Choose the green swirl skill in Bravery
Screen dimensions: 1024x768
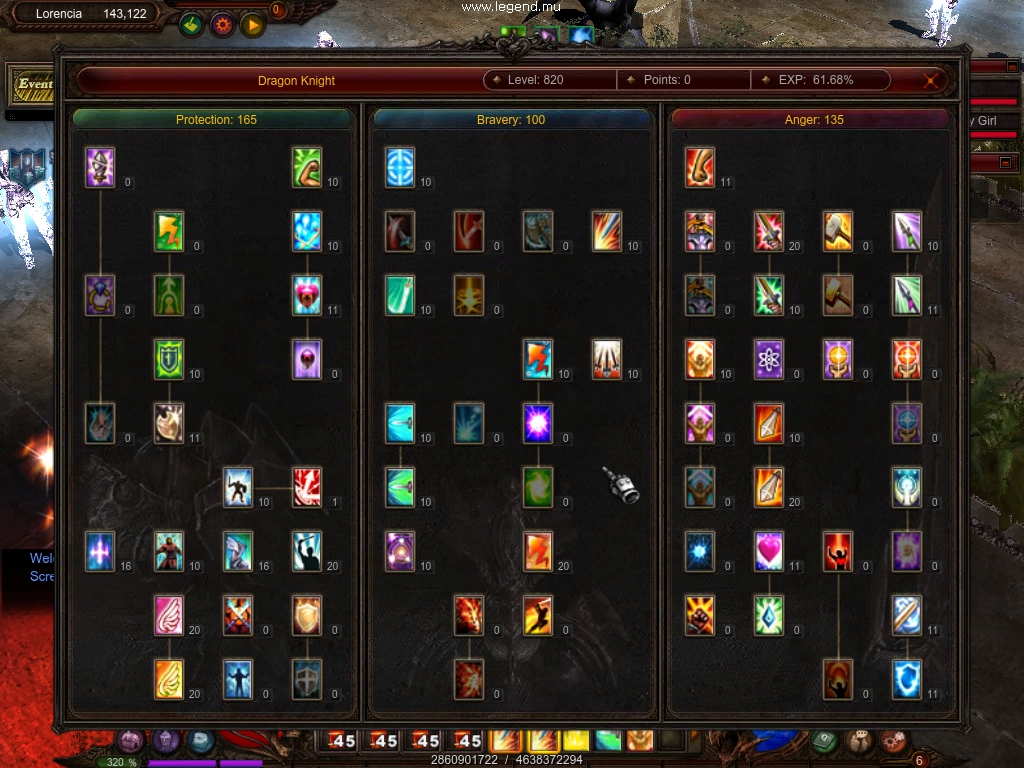coord(538,487)
